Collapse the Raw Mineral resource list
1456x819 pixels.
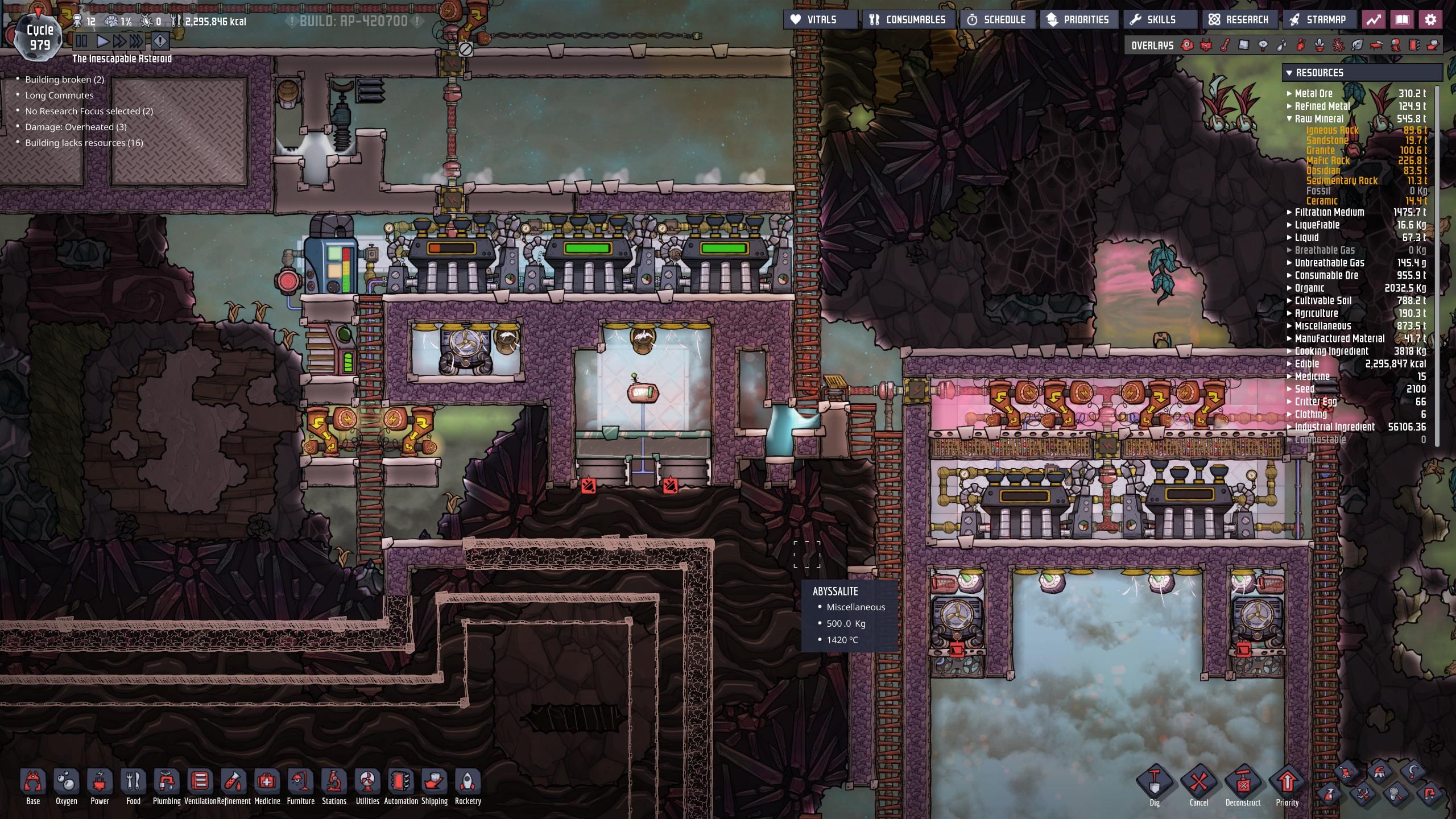1290,119
